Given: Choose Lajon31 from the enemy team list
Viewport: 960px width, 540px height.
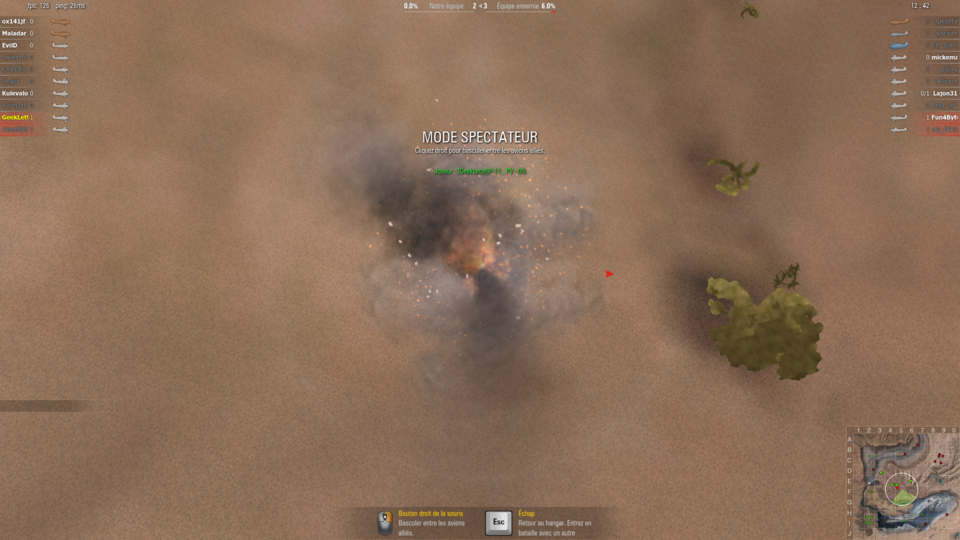Looking at the screenshot, I should pos(945,93).
